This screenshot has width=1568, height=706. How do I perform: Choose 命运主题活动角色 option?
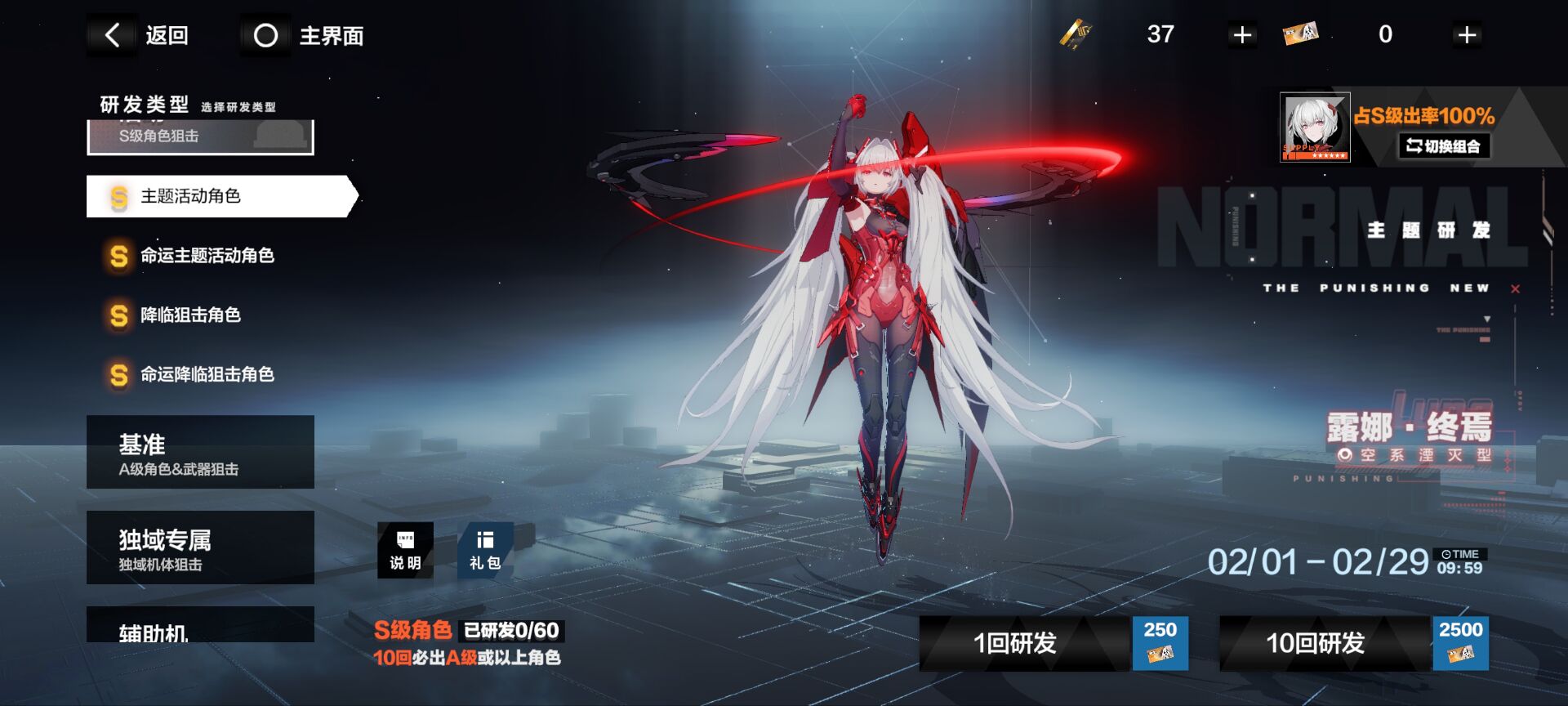tap(206, 256)
